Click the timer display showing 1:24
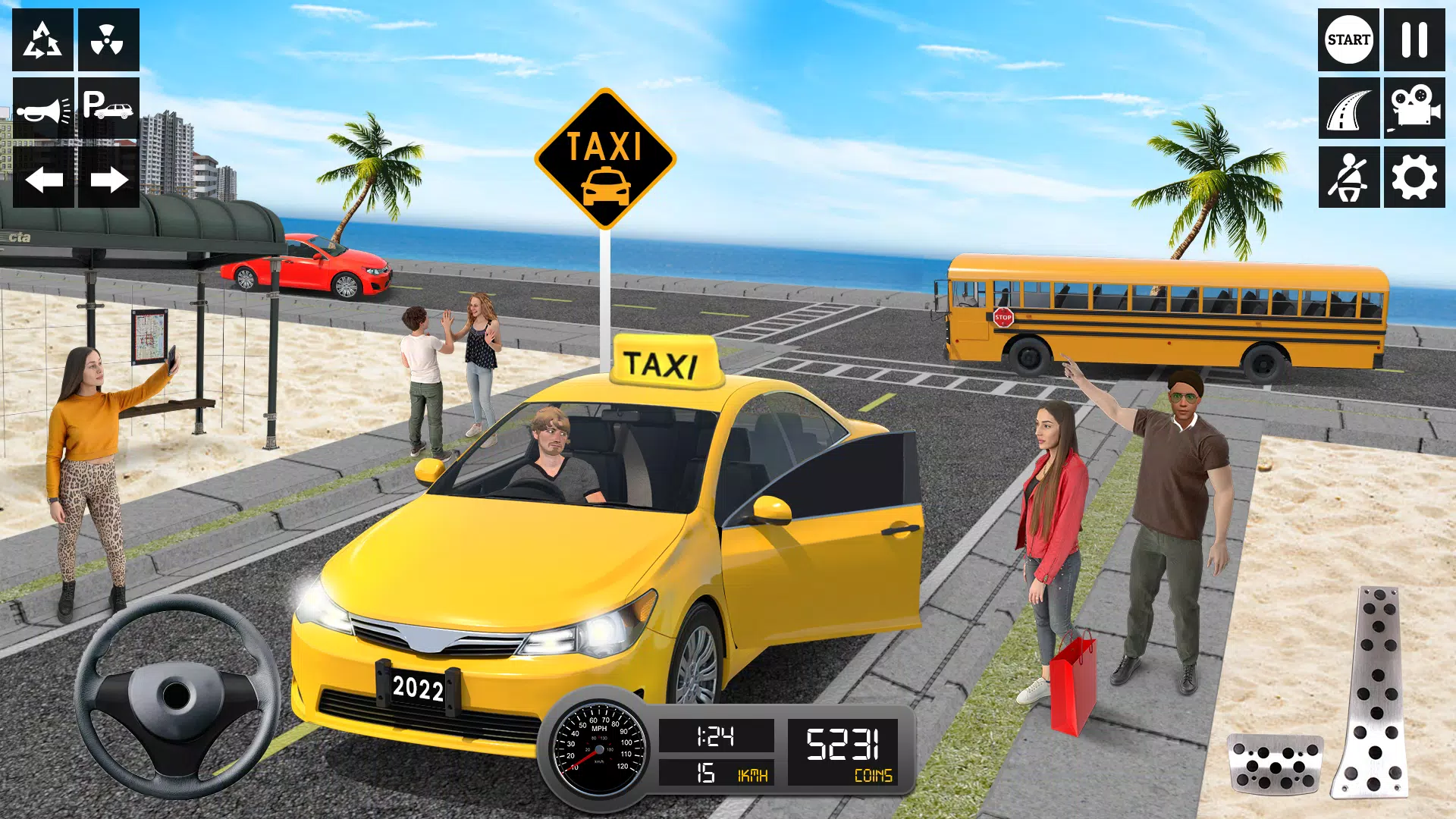The height and width of the screenshot is (819, 1456). click(717, 734)
